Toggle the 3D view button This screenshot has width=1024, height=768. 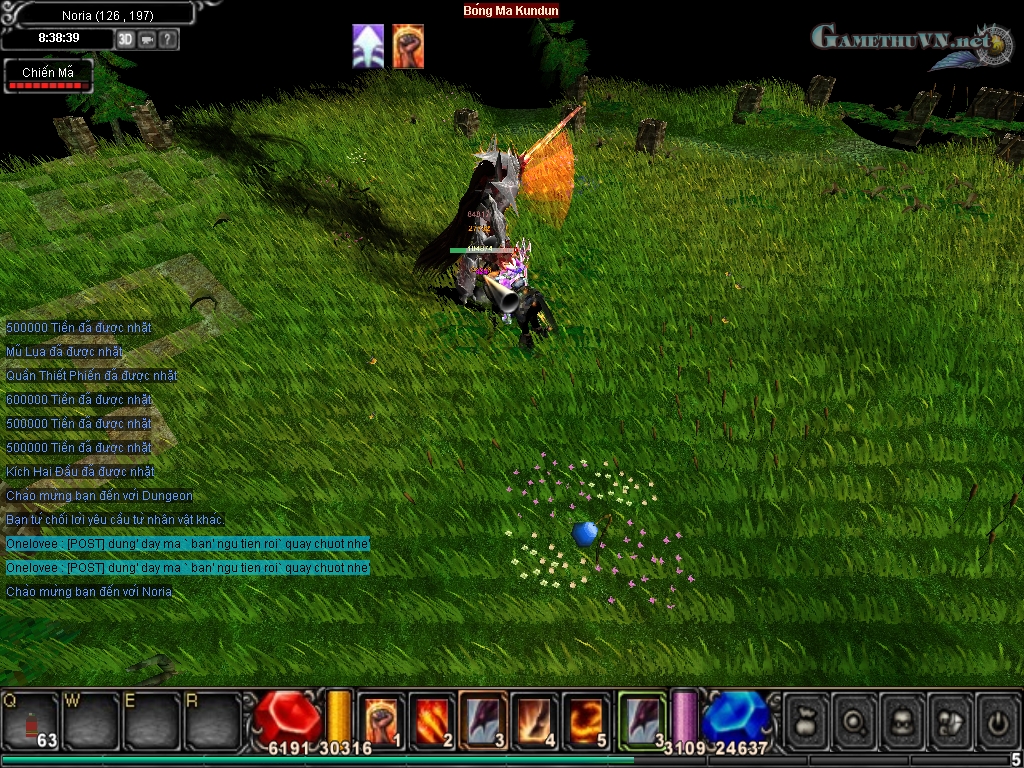click(x=126, y=39)
